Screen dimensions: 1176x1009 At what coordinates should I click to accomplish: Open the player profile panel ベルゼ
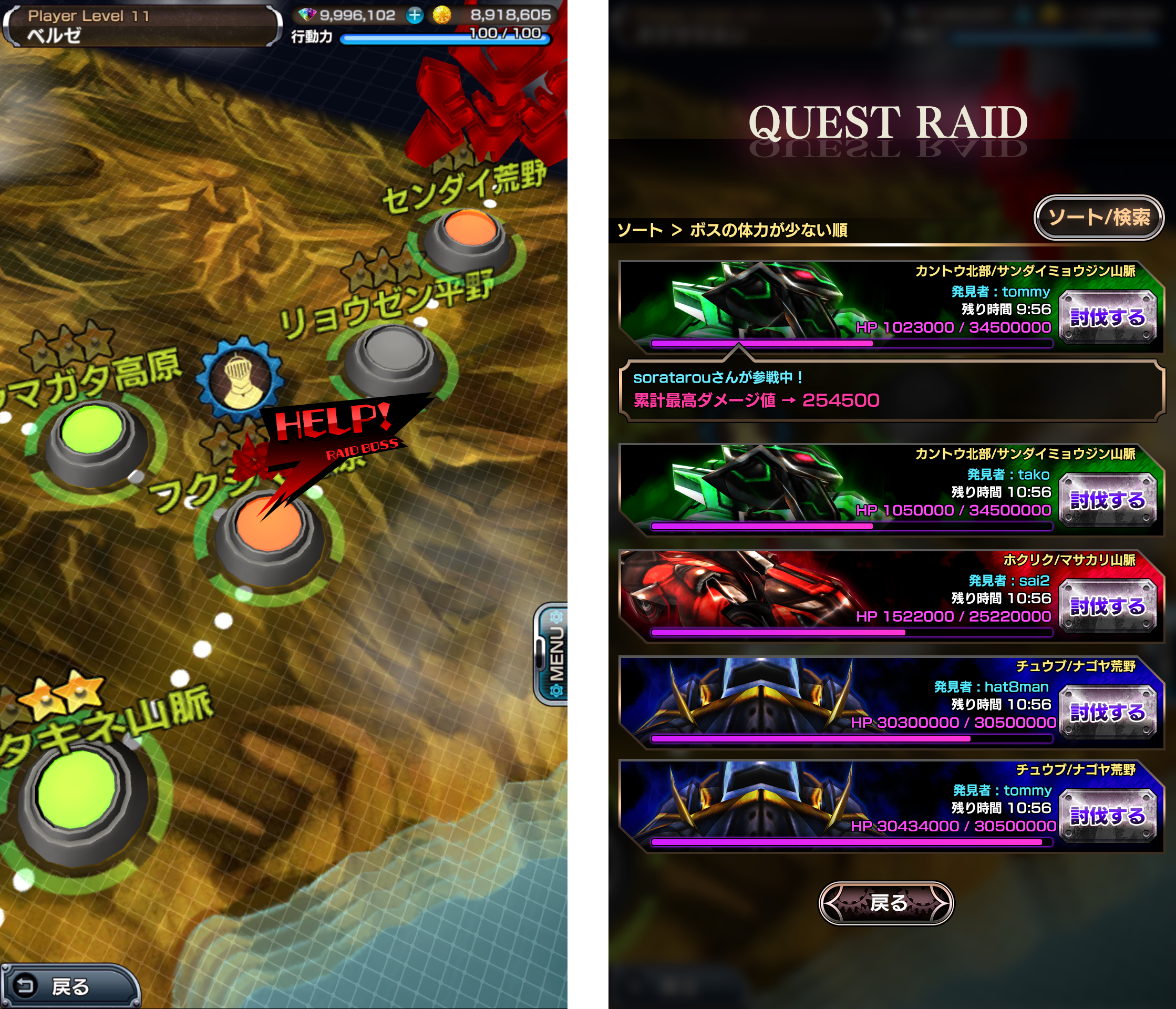point(142,26)
